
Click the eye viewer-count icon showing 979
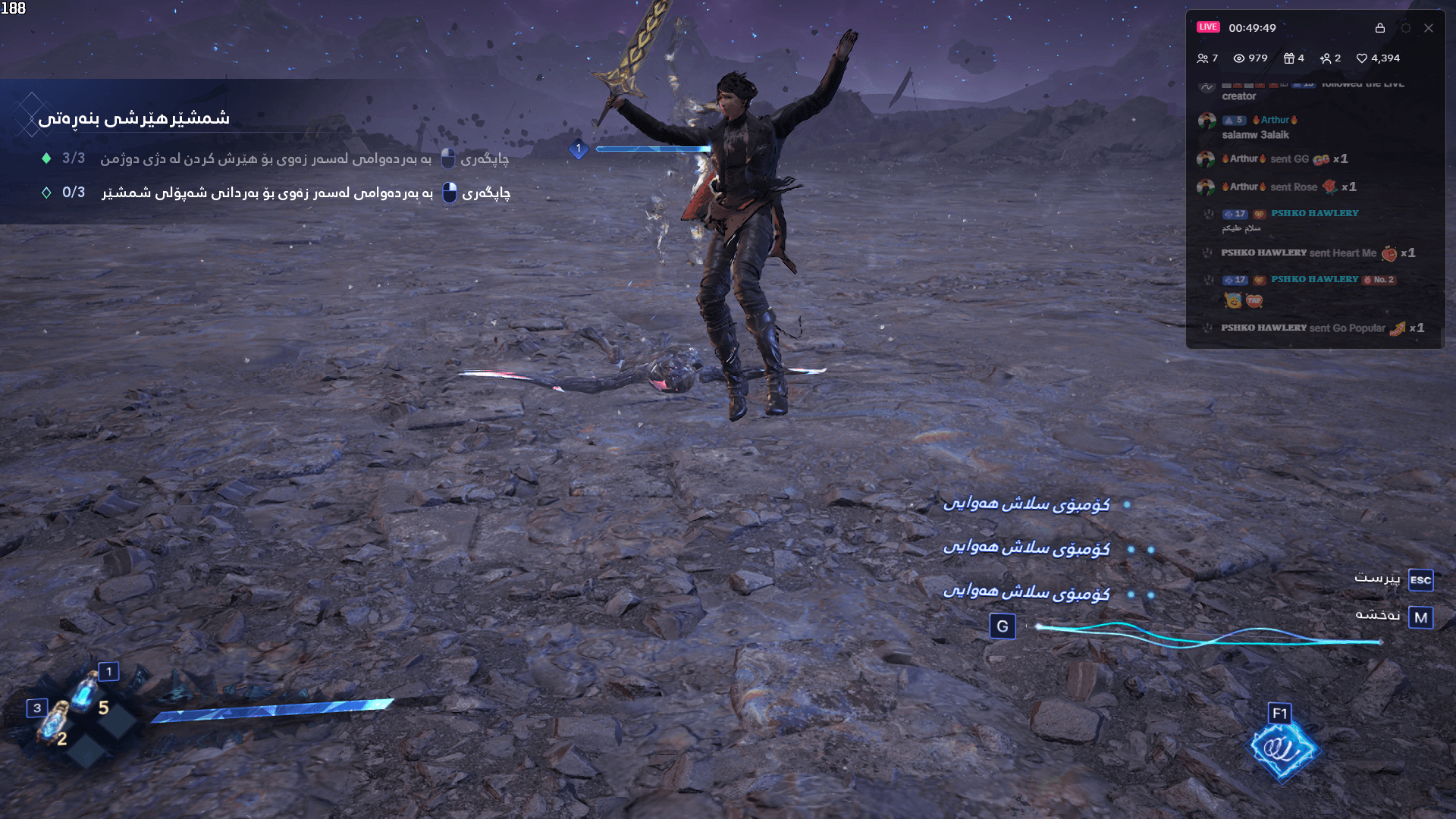[1239, 58]
